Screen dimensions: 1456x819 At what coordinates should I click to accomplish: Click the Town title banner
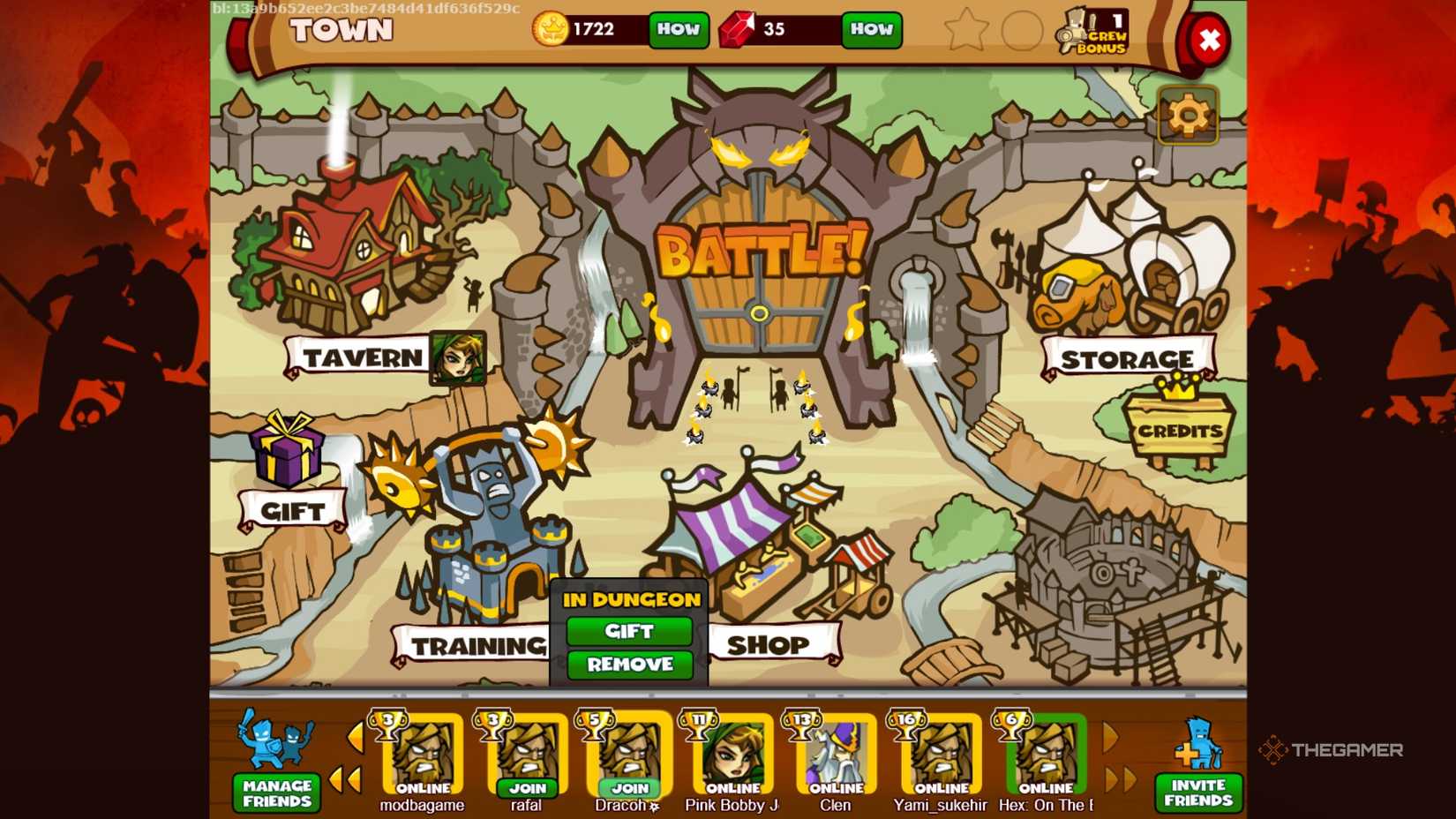(342, 29)
